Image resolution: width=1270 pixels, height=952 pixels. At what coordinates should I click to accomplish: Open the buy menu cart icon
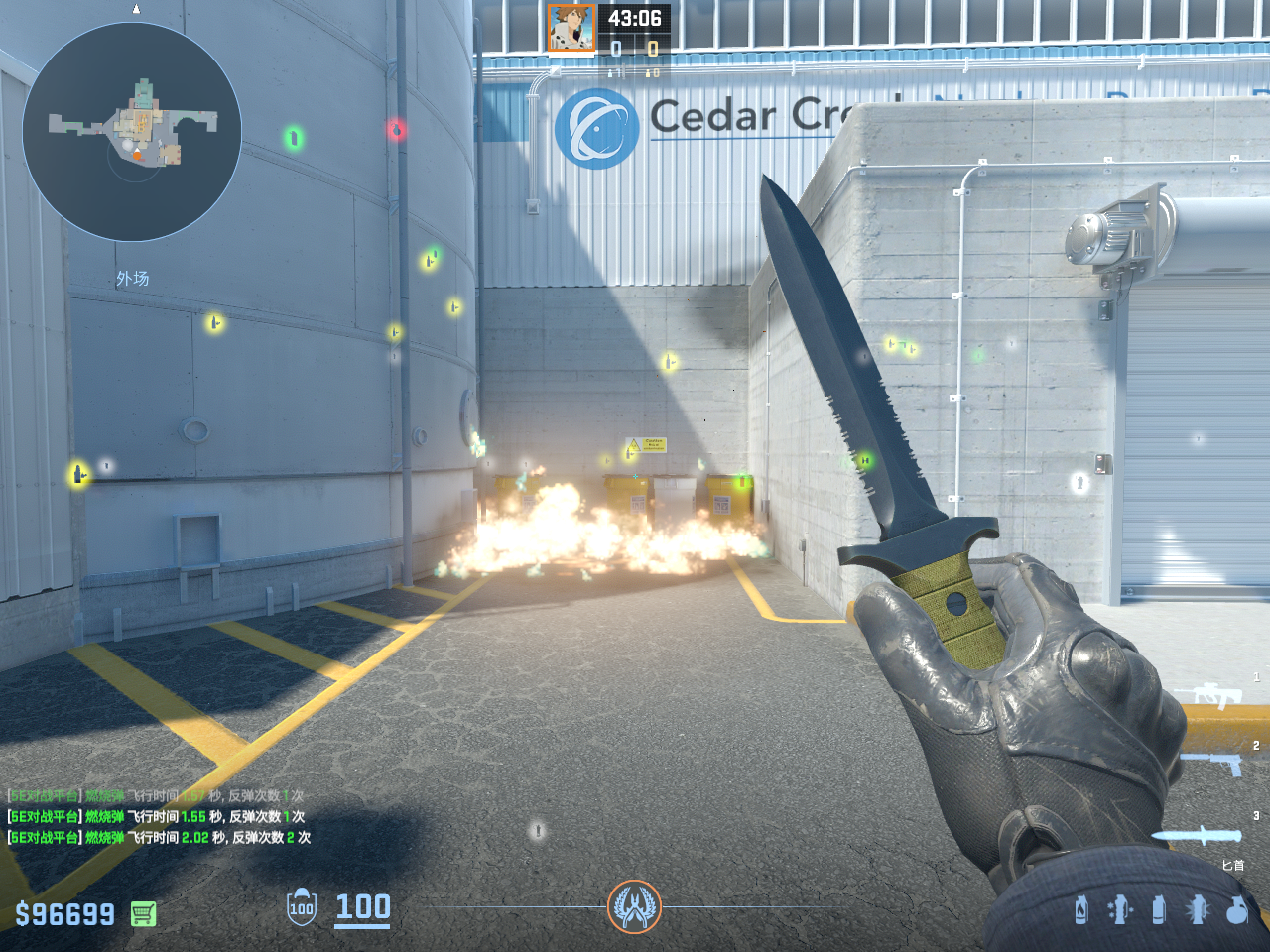(143, 913)
